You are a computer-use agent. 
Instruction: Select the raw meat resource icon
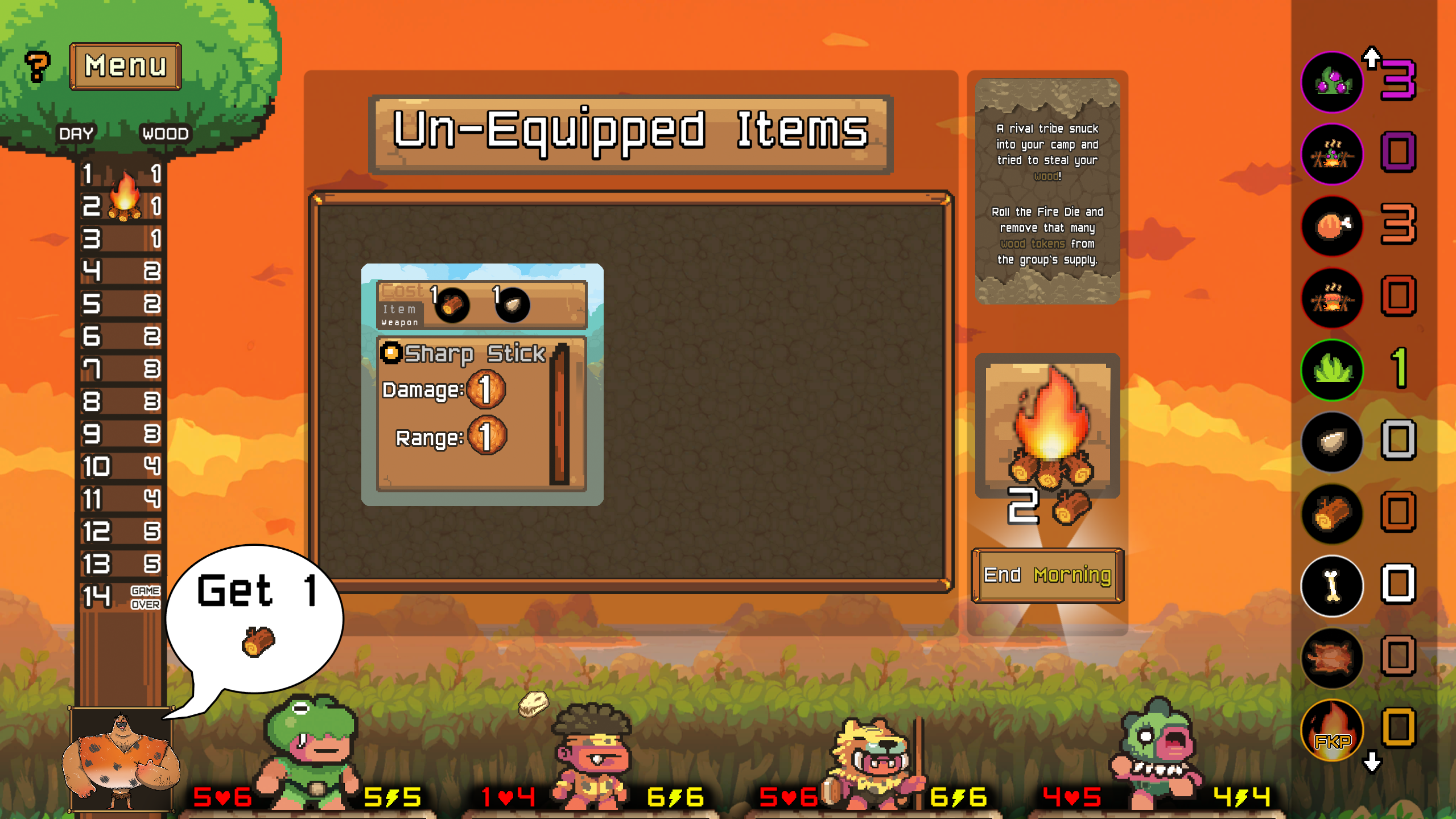point(1332,227)
